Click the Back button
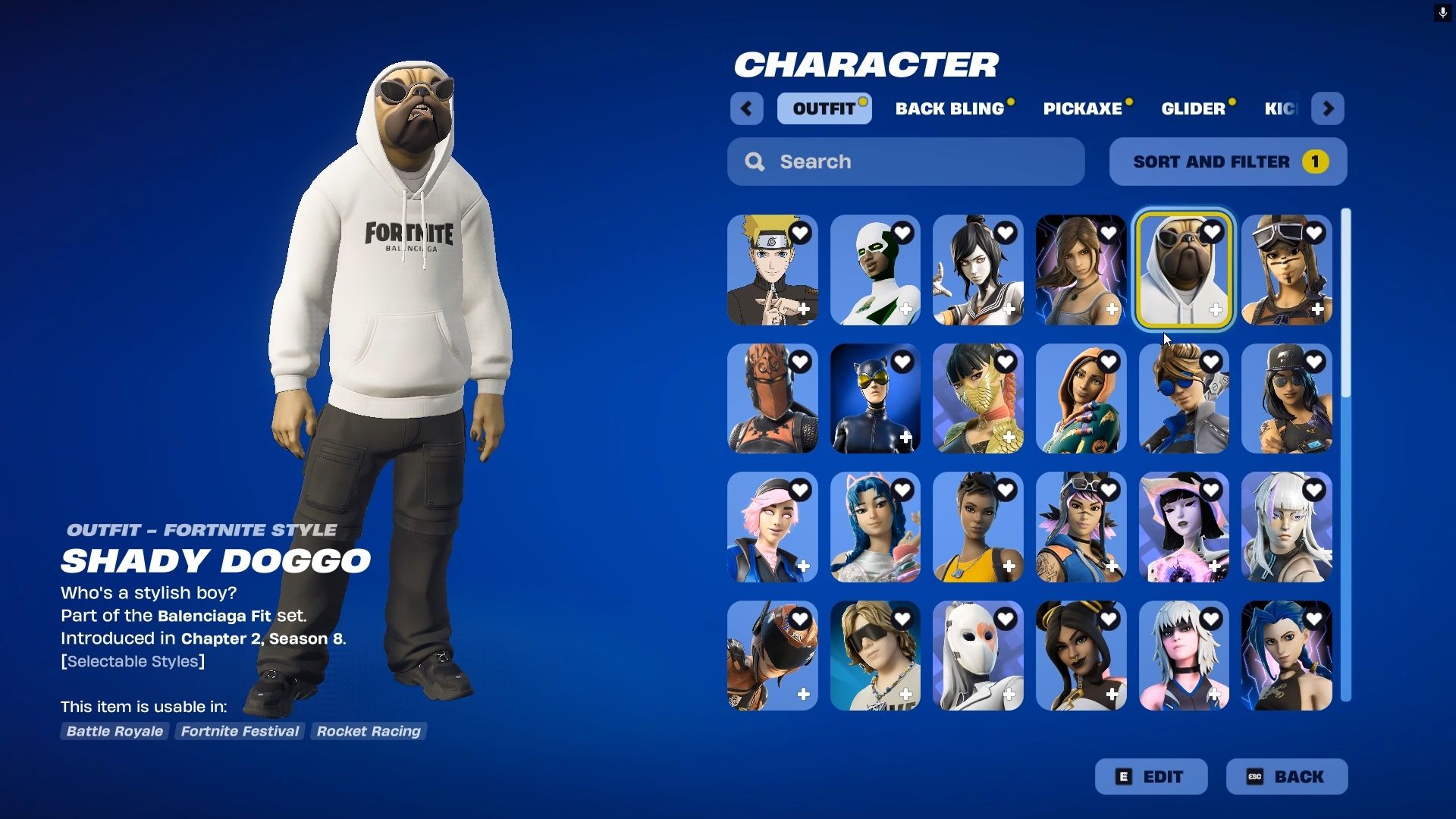The height and width of the screenshot is (819, 1456). 1287,776
